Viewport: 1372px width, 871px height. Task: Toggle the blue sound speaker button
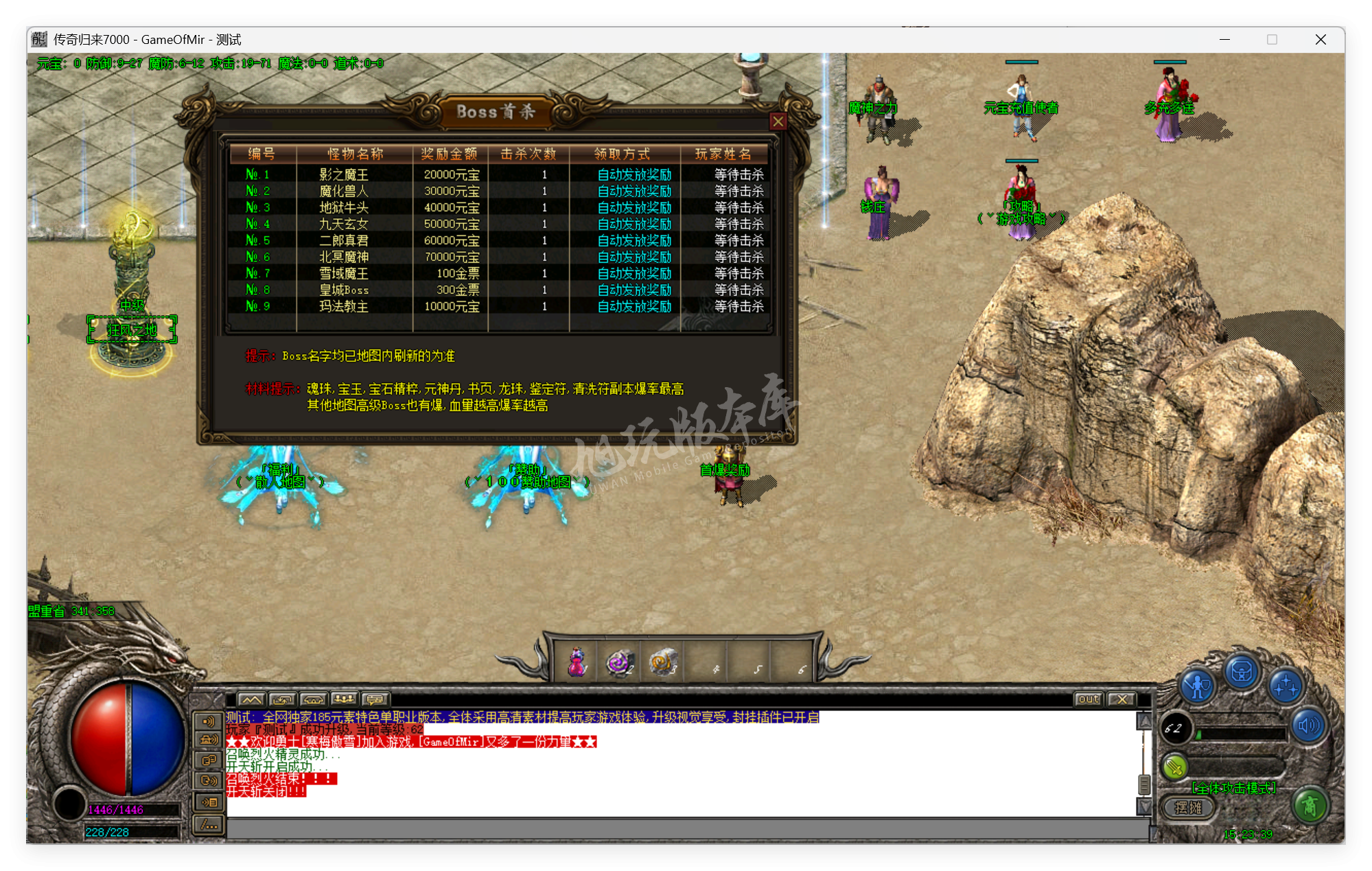1310,725
